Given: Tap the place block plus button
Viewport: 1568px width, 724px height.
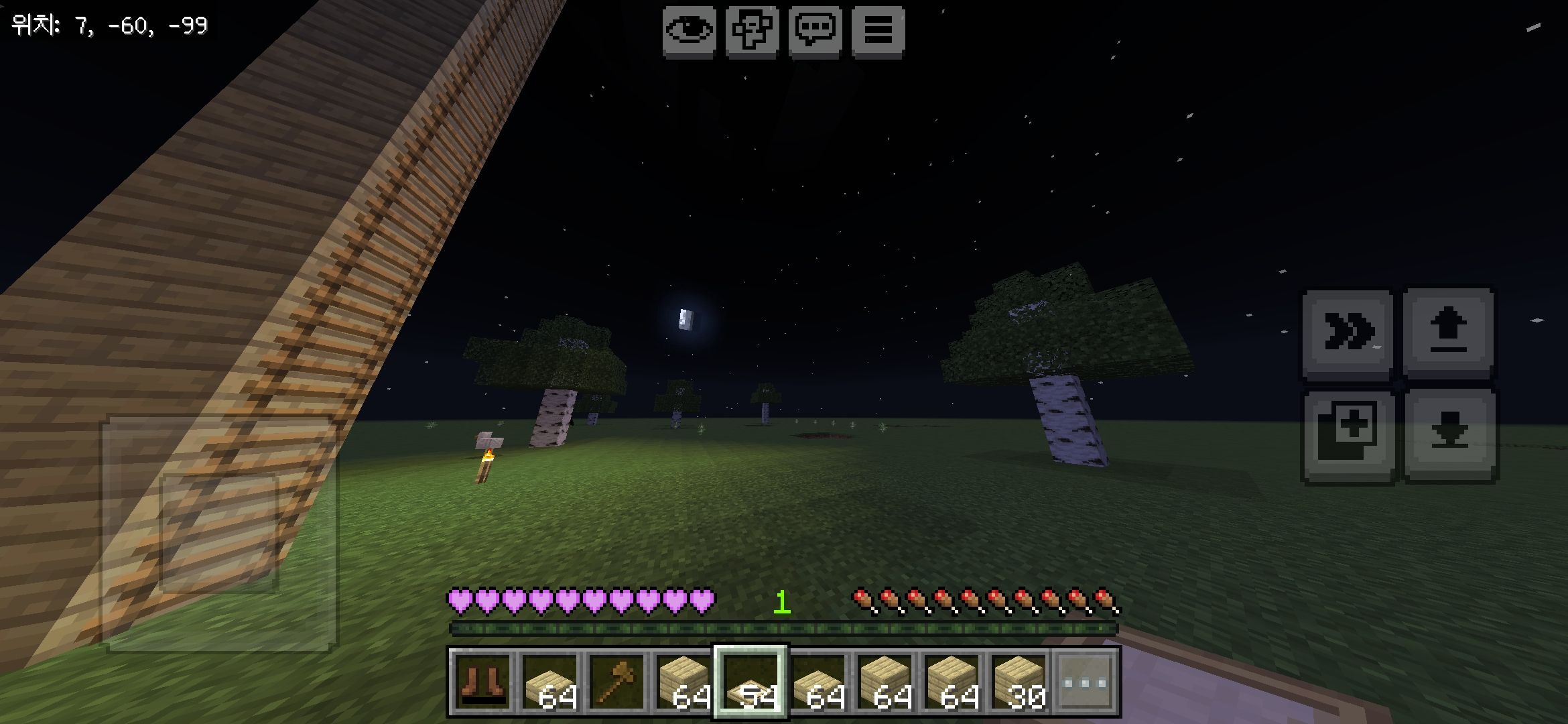Looking at the screenshot, I should [x=1348, y=436].
